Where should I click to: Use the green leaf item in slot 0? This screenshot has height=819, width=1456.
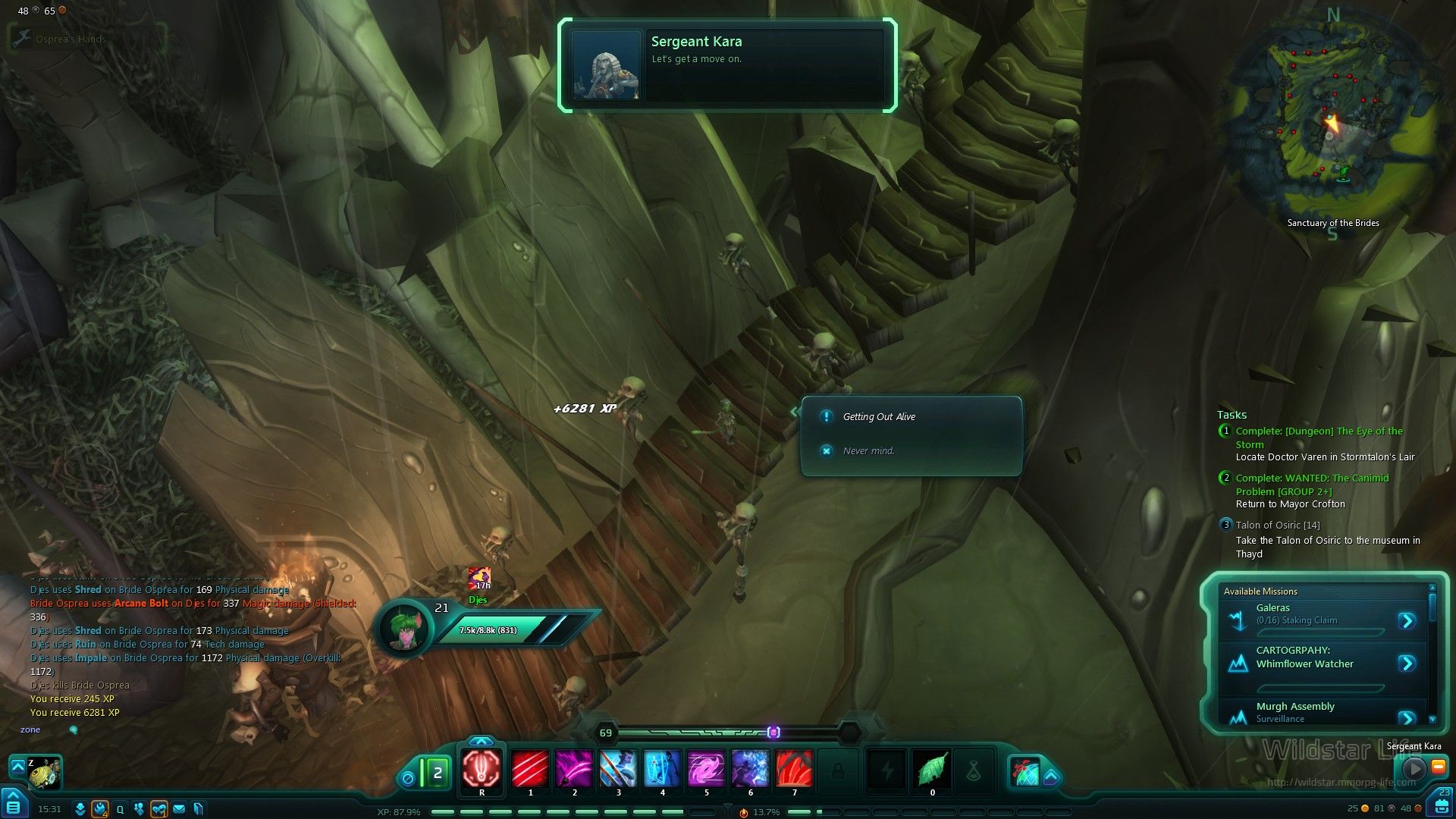pos(932,769)
